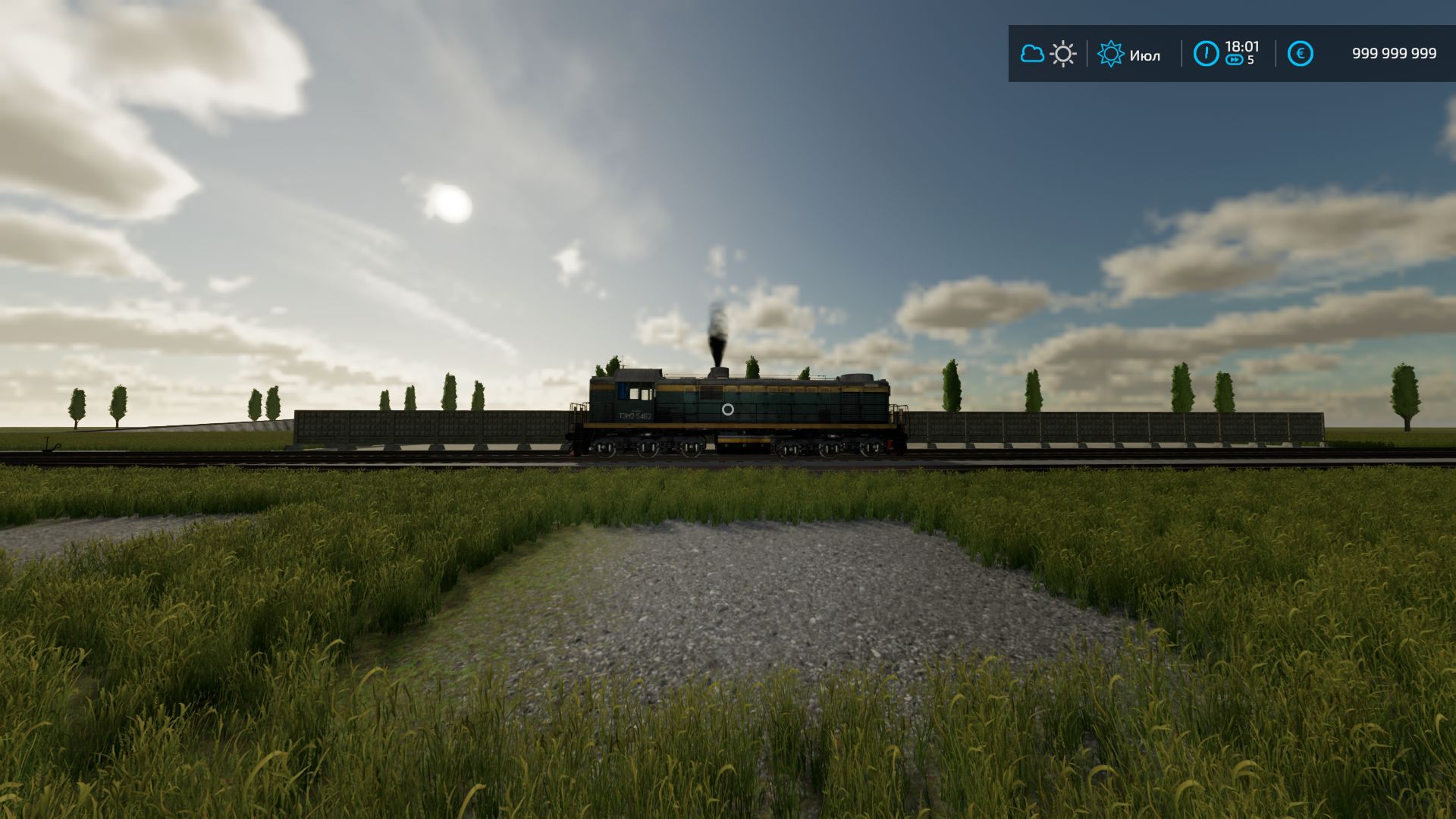Open the season icon next to Июл

[x=1111, y=54]
